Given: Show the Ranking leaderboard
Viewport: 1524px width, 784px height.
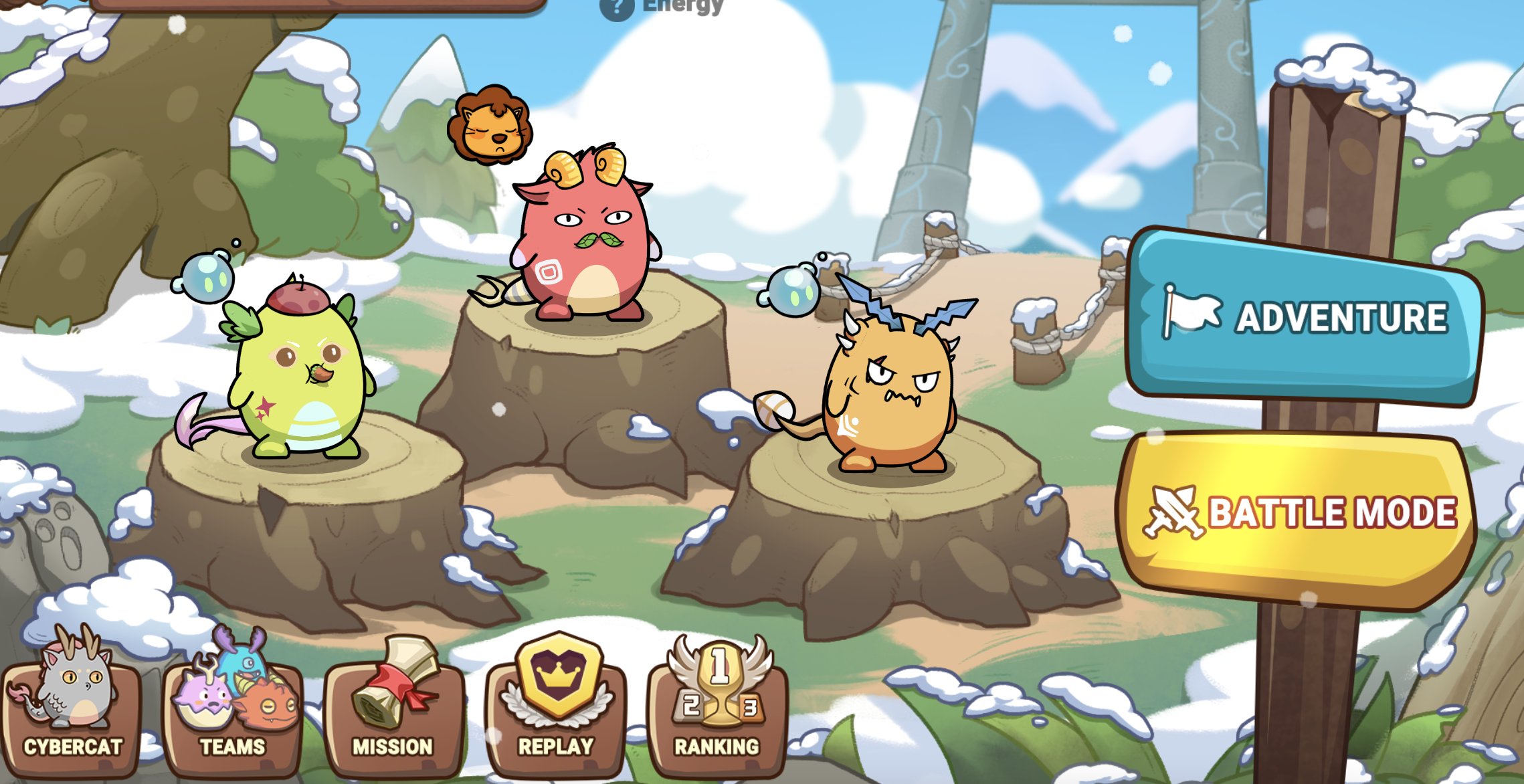Looking at the screenshot, I should pos(717,709).
